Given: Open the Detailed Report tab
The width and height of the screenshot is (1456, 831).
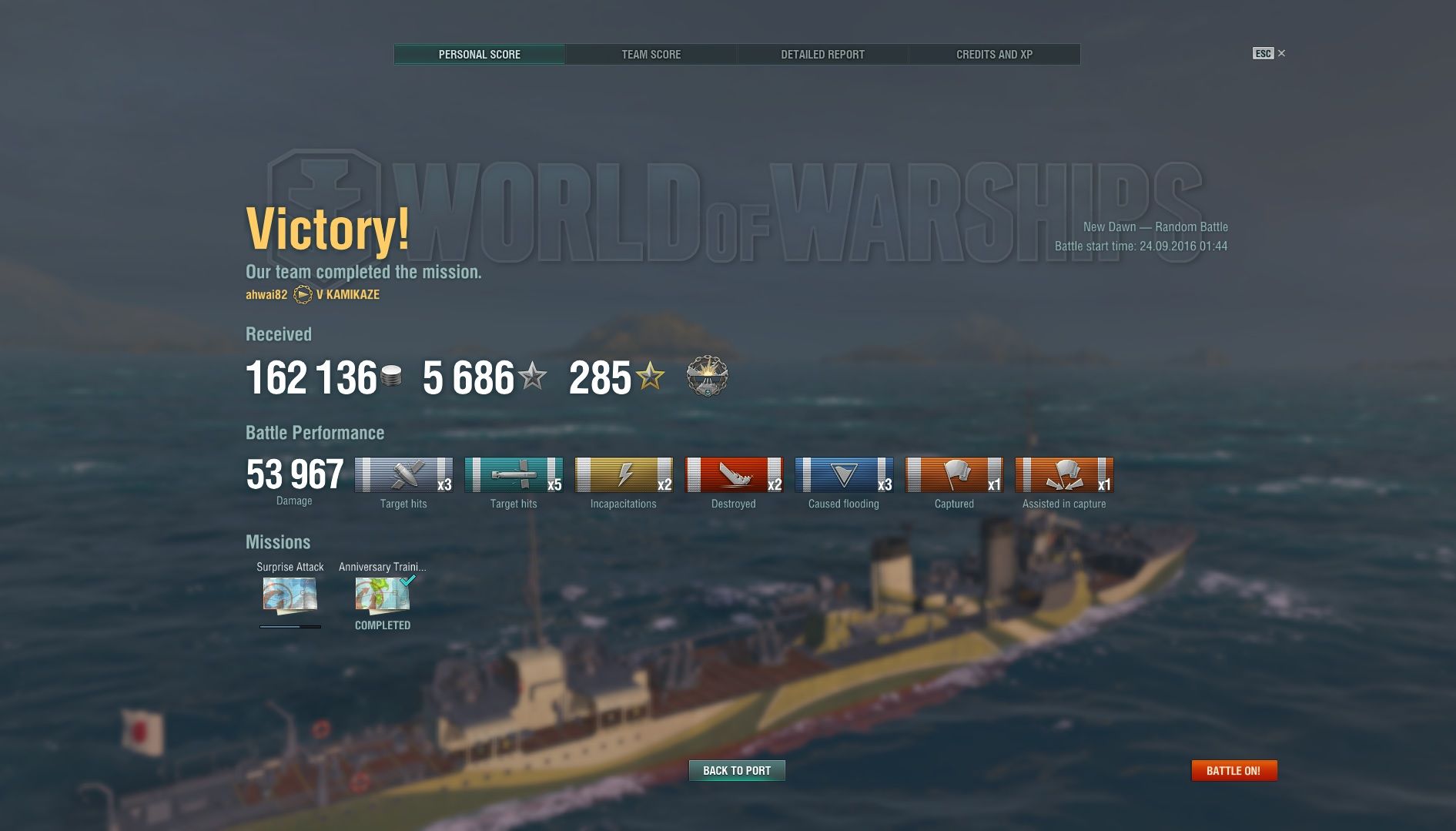Looking at the screenshot, I should coord(822,55).
